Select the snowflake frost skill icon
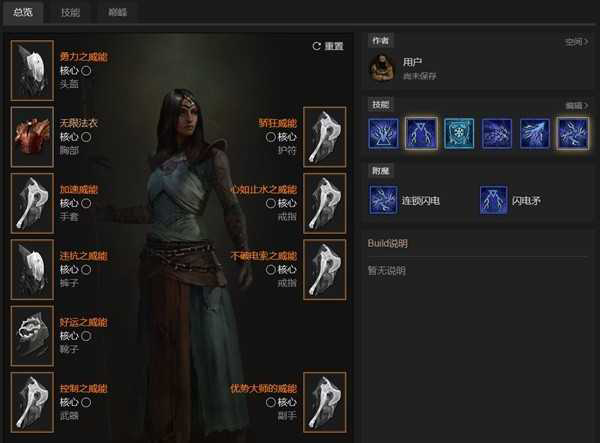The width and height of the screenshot is (600, 443). click(459, 133)
